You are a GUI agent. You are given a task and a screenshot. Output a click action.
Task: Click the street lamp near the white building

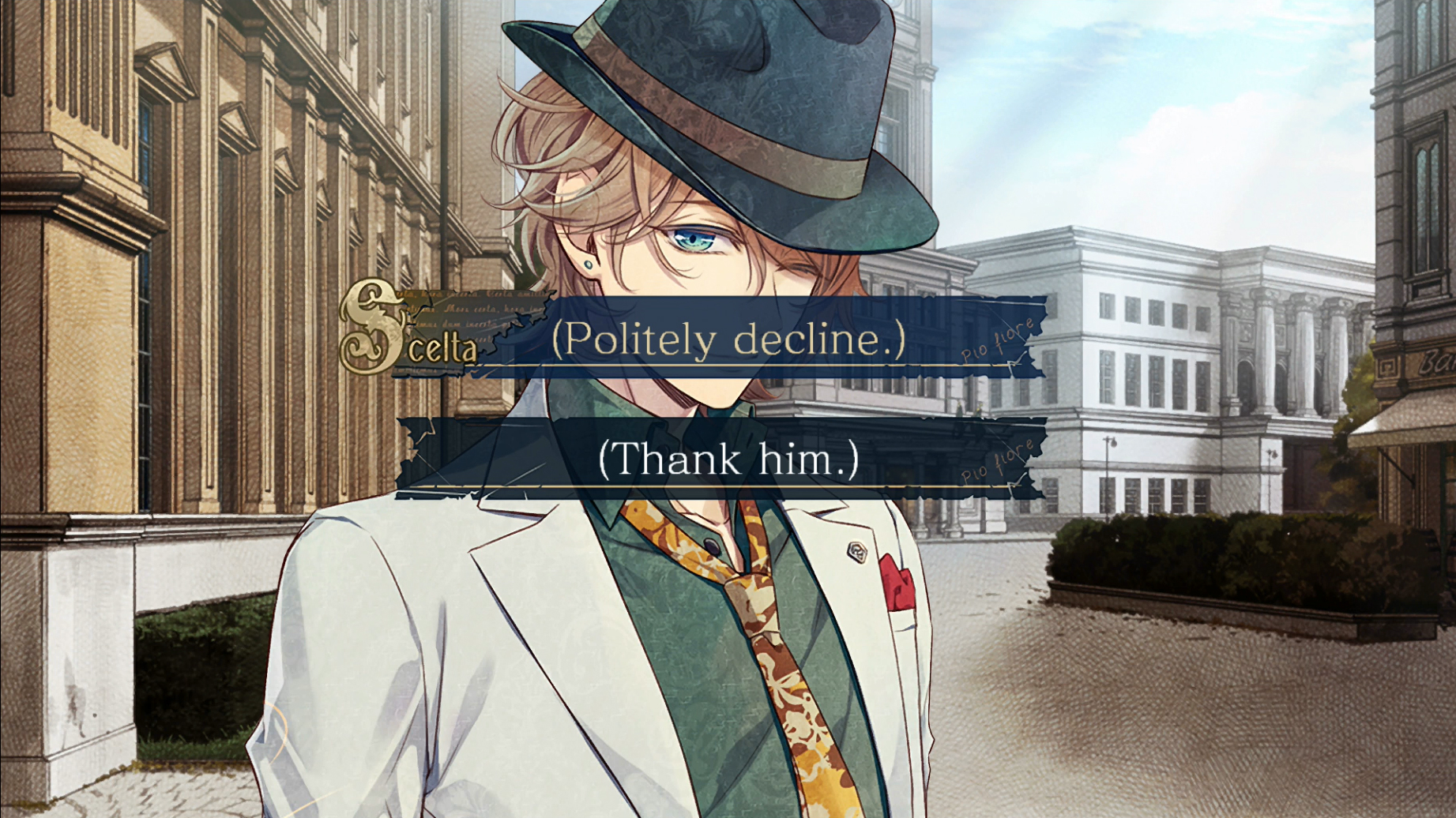[1109, 458]
